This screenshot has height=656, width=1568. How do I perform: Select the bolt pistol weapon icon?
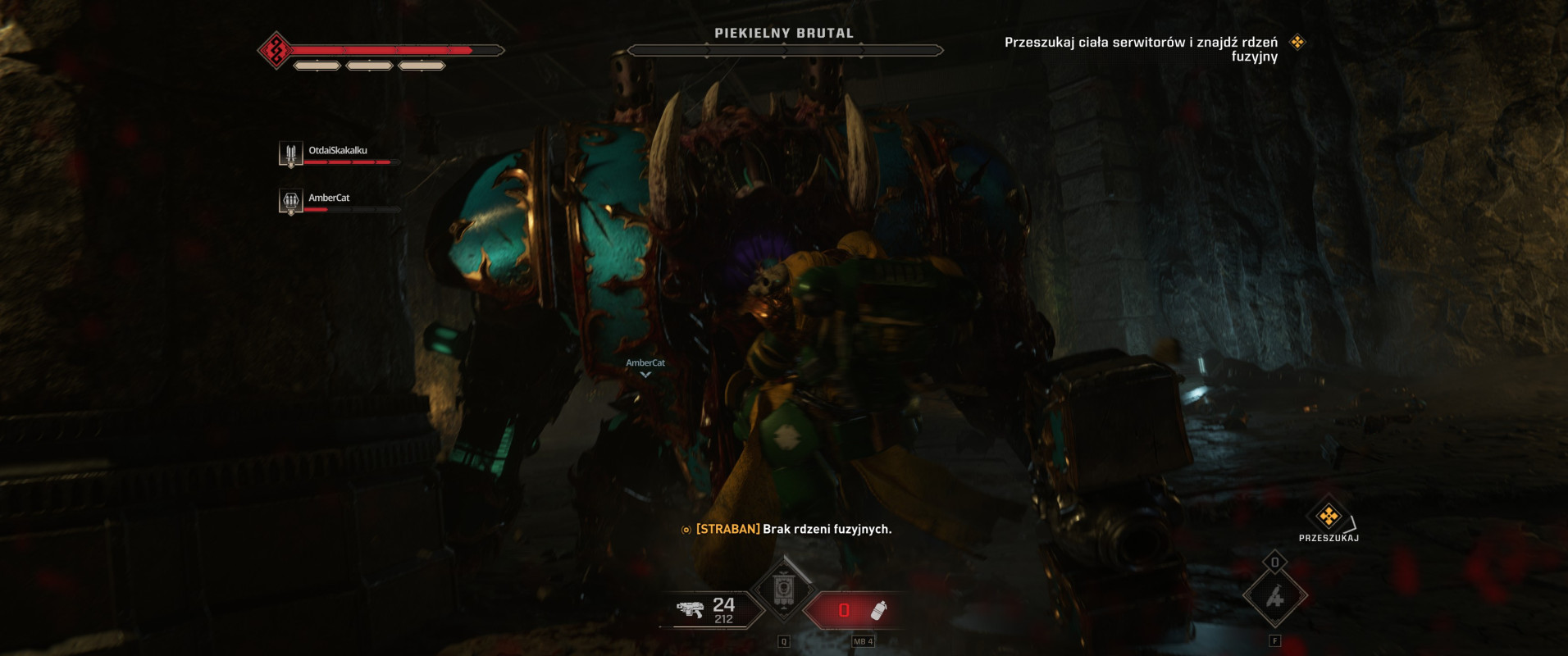click(691, 610)
